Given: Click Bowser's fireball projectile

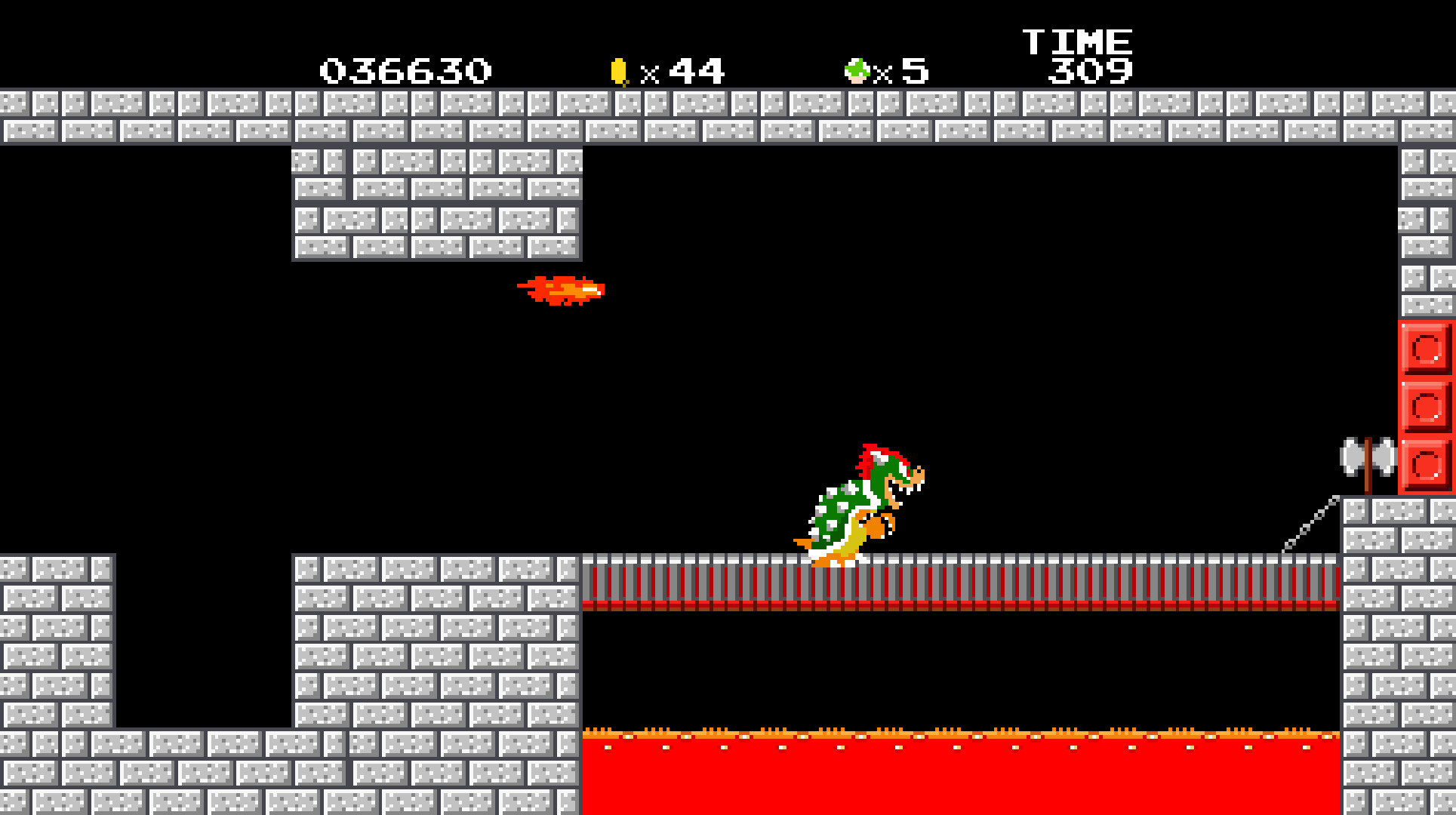Looking at the screenshot, I should coord(562,291).
